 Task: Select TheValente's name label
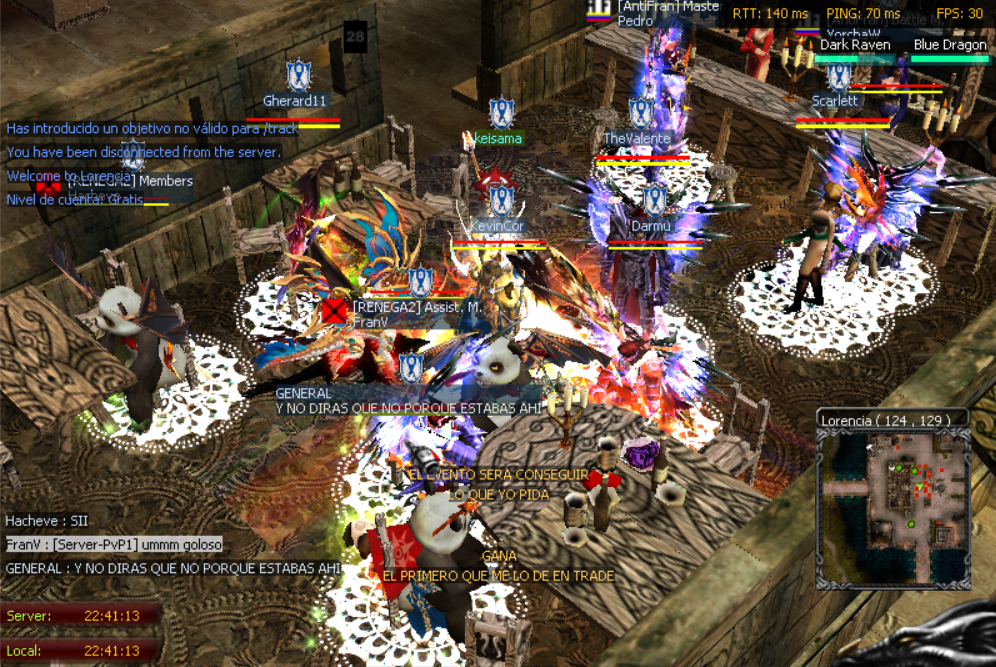[x=637, y=138]
